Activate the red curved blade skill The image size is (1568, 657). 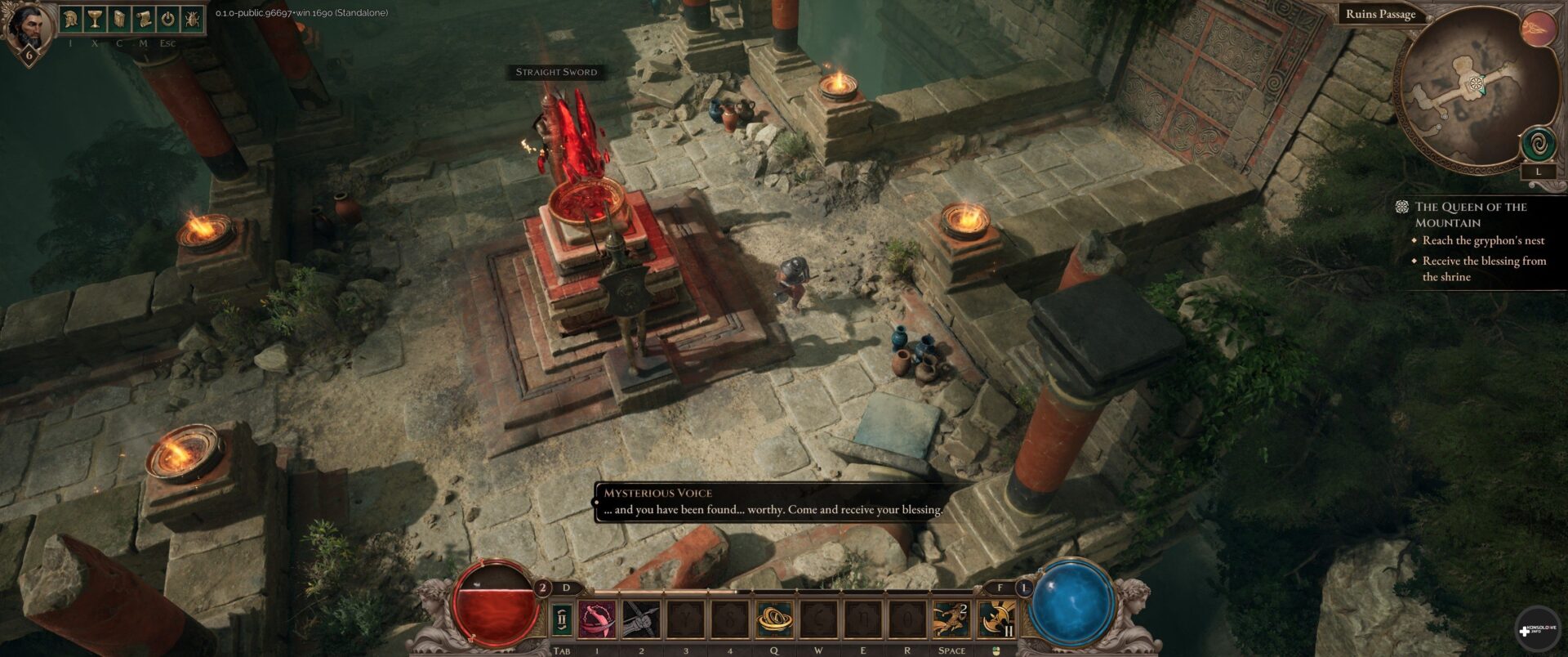point(598,619)
